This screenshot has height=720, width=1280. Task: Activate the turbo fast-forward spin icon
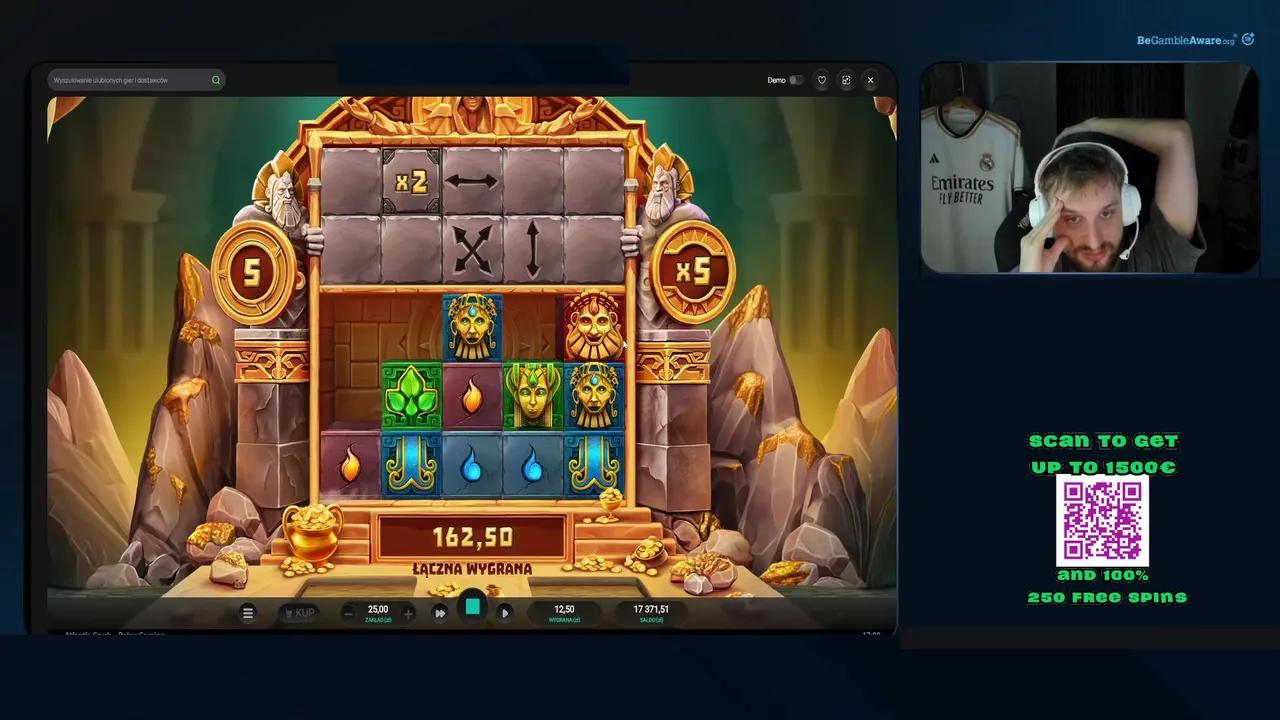click(440, 613)
